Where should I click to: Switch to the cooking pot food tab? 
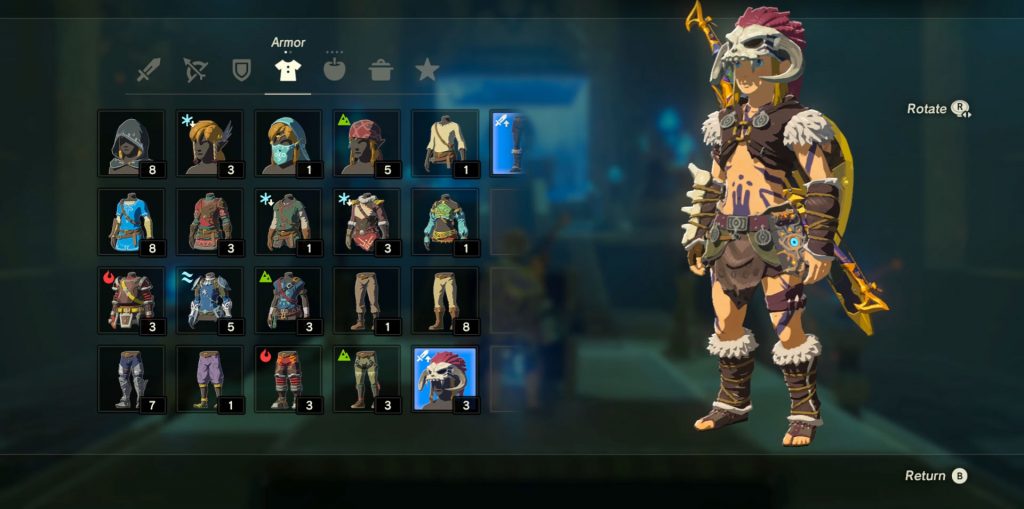381,71
